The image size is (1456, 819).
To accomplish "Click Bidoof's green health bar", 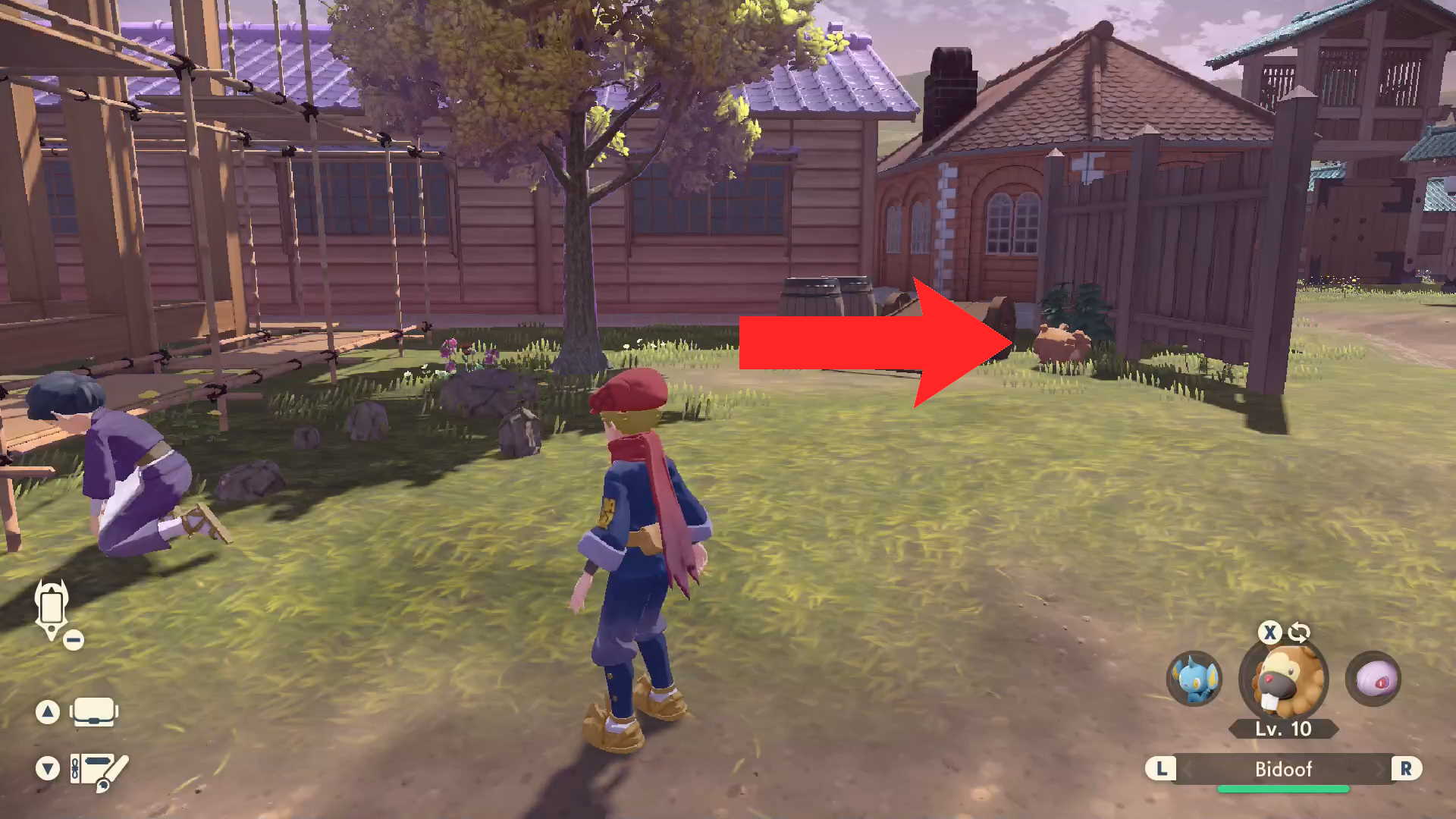I will 1283,788.
